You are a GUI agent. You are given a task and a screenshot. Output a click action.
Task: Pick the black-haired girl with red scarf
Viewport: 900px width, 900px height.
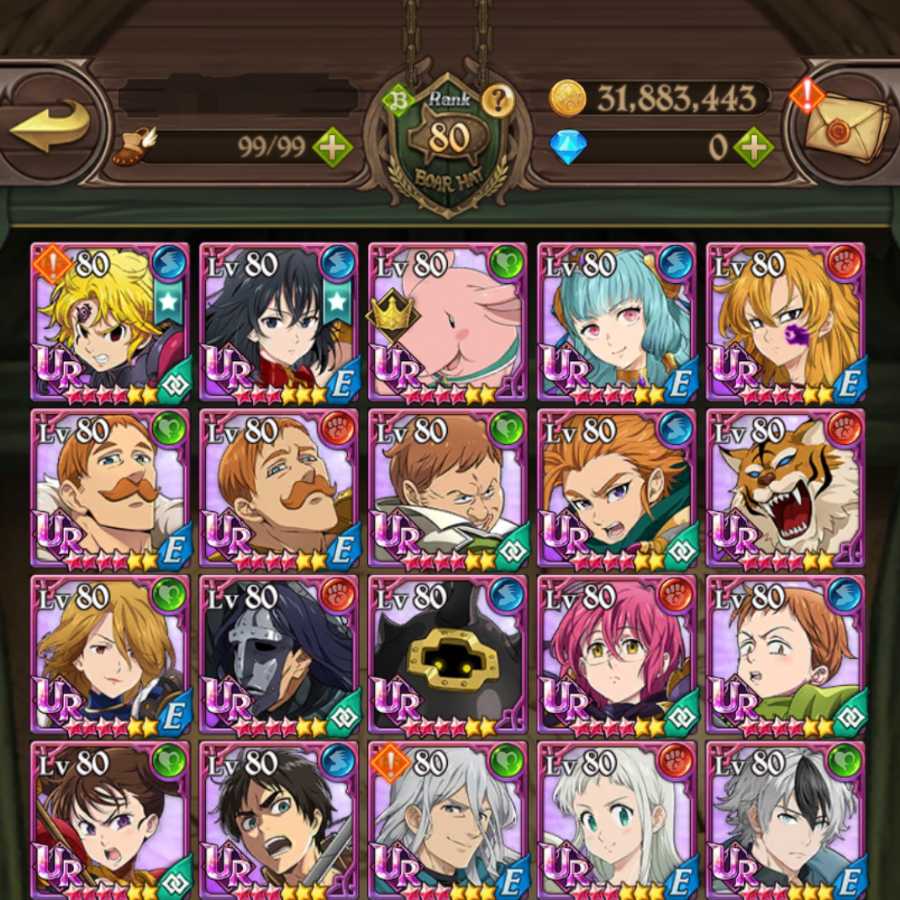pos(278,321)
